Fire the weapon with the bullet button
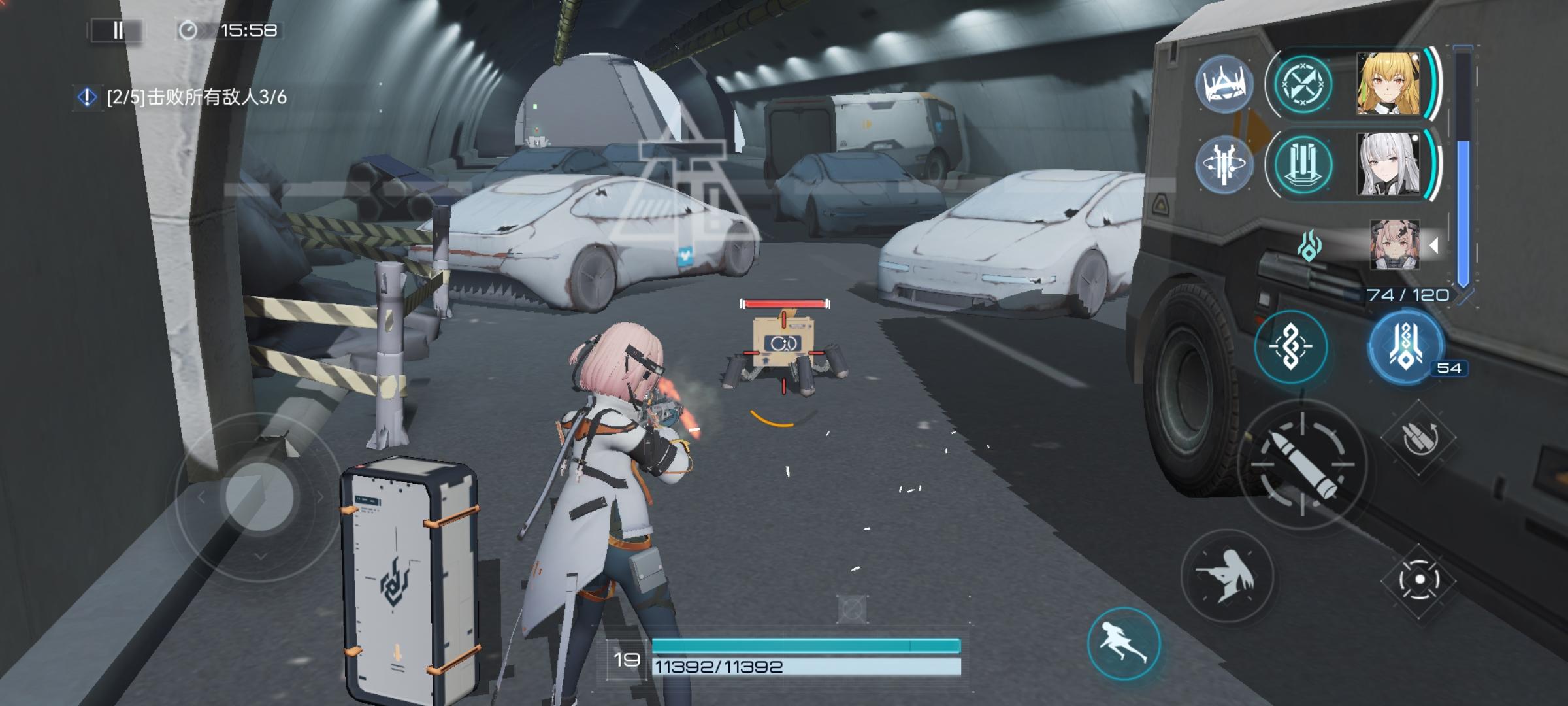This screenshot has height=706, width=1568. (x=1302, y=465)
